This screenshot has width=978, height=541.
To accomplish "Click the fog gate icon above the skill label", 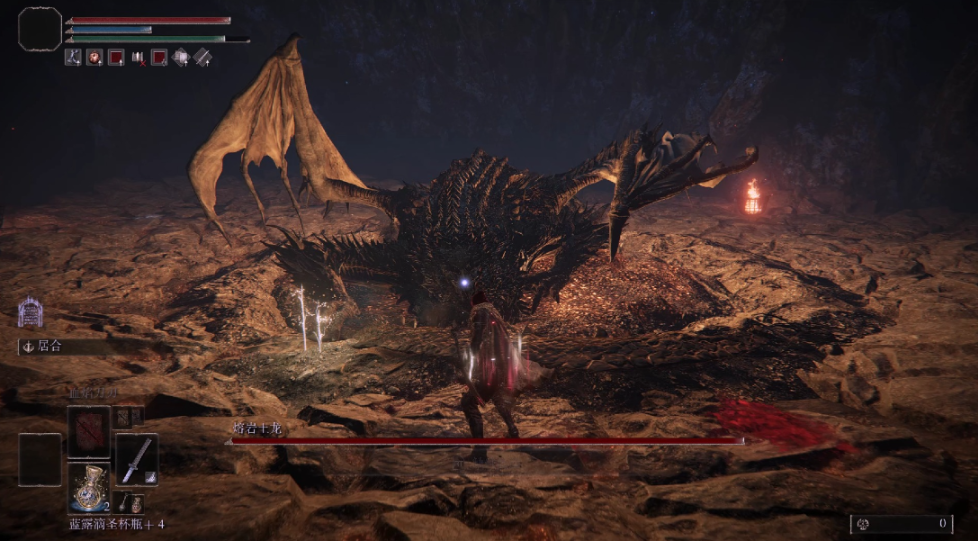I will [30, 313].
